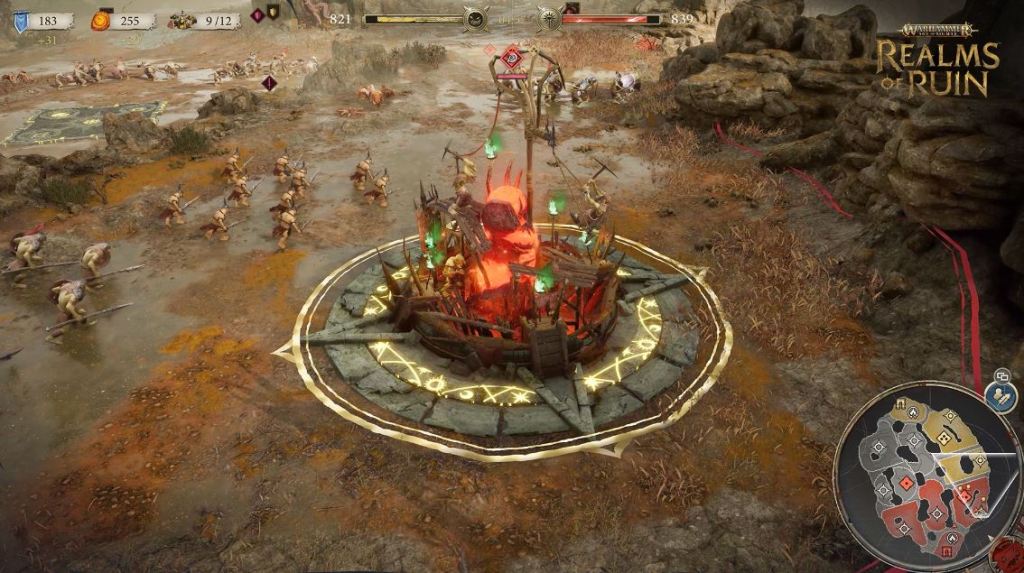Click the small overlapping-windows icon above minimap

tap(1000, 376)
